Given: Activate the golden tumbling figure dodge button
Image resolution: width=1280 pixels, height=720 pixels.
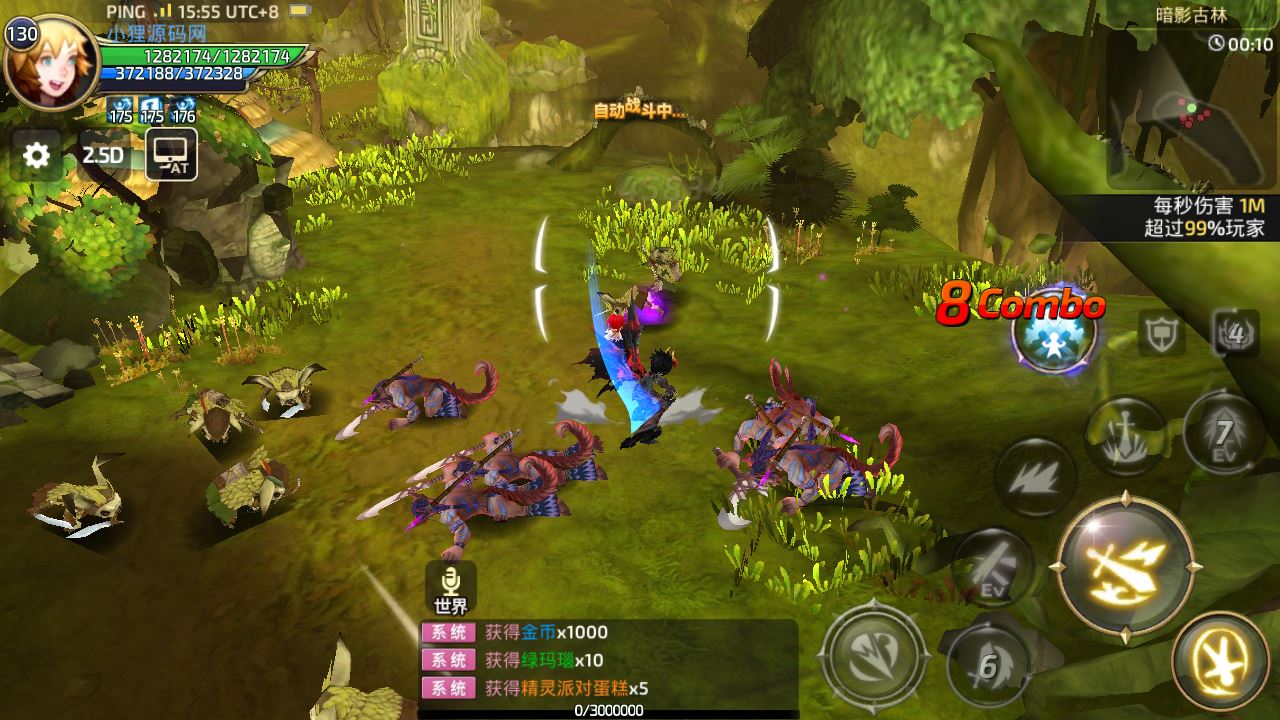Looking at the screenshot, I should [1219, 661].
